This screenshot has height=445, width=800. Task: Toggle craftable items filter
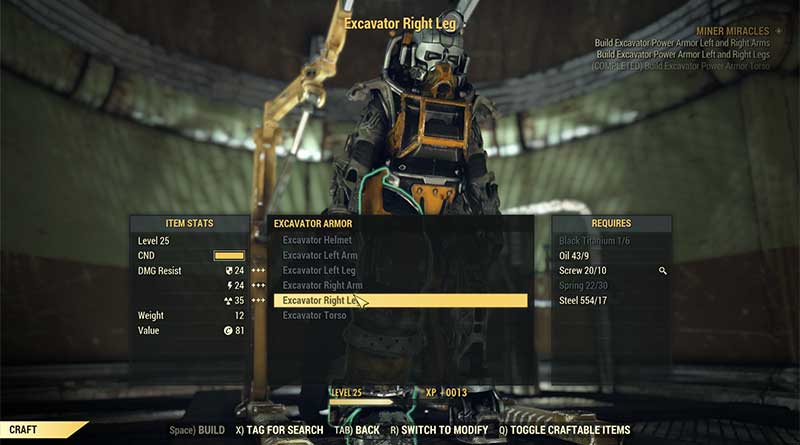(x=564, y=430)
